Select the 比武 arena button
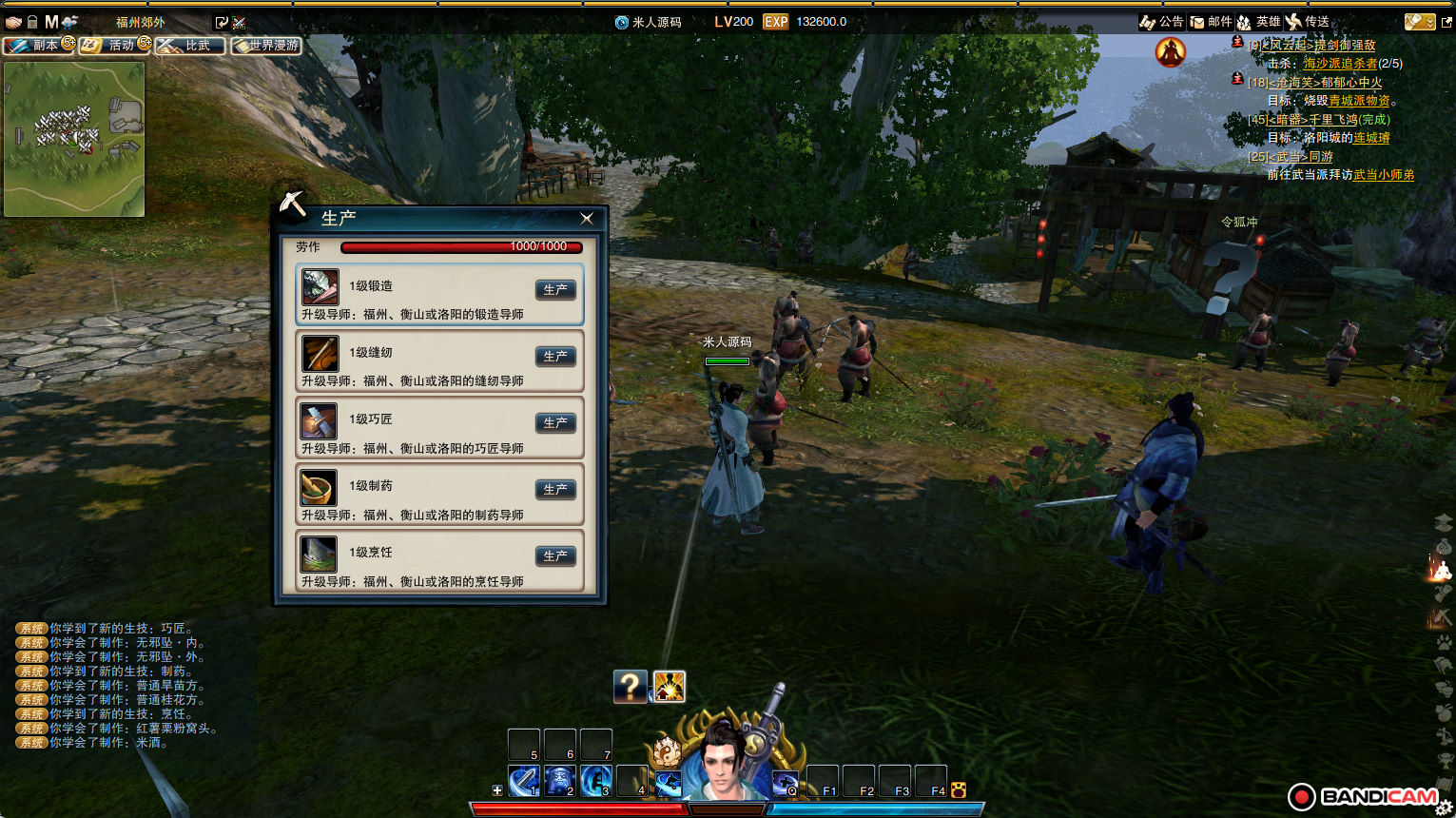Viewport: 1456px width, 818px height. [x=190, y=45]
